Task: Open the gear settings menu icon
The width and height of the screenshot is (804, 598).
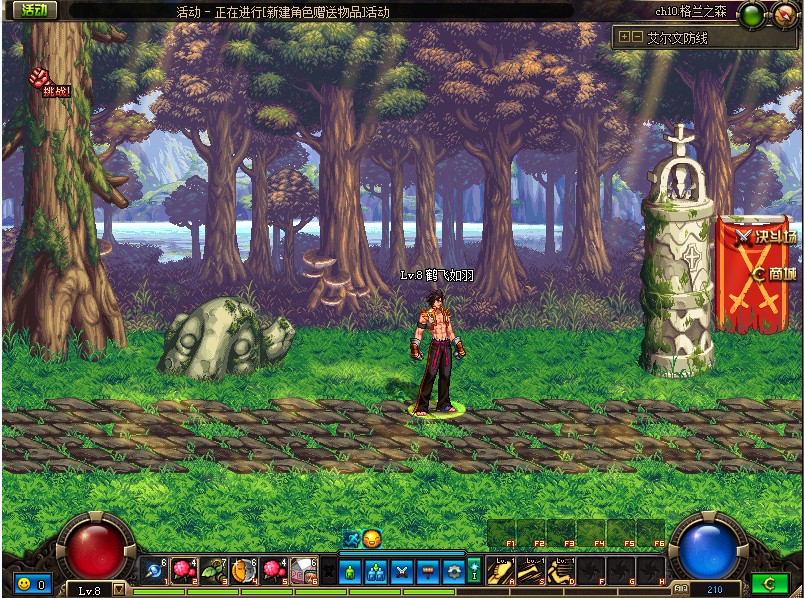Action: click(454, 572)
